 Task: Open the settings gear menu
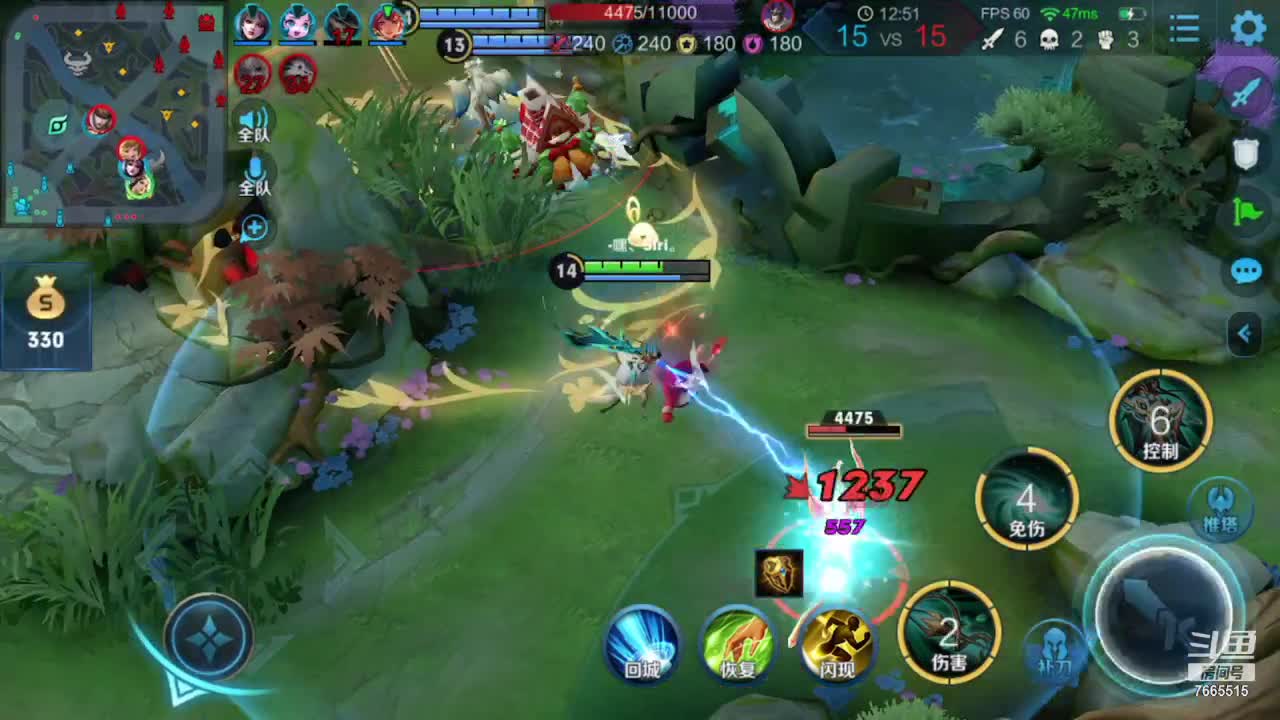point(1248,27)
